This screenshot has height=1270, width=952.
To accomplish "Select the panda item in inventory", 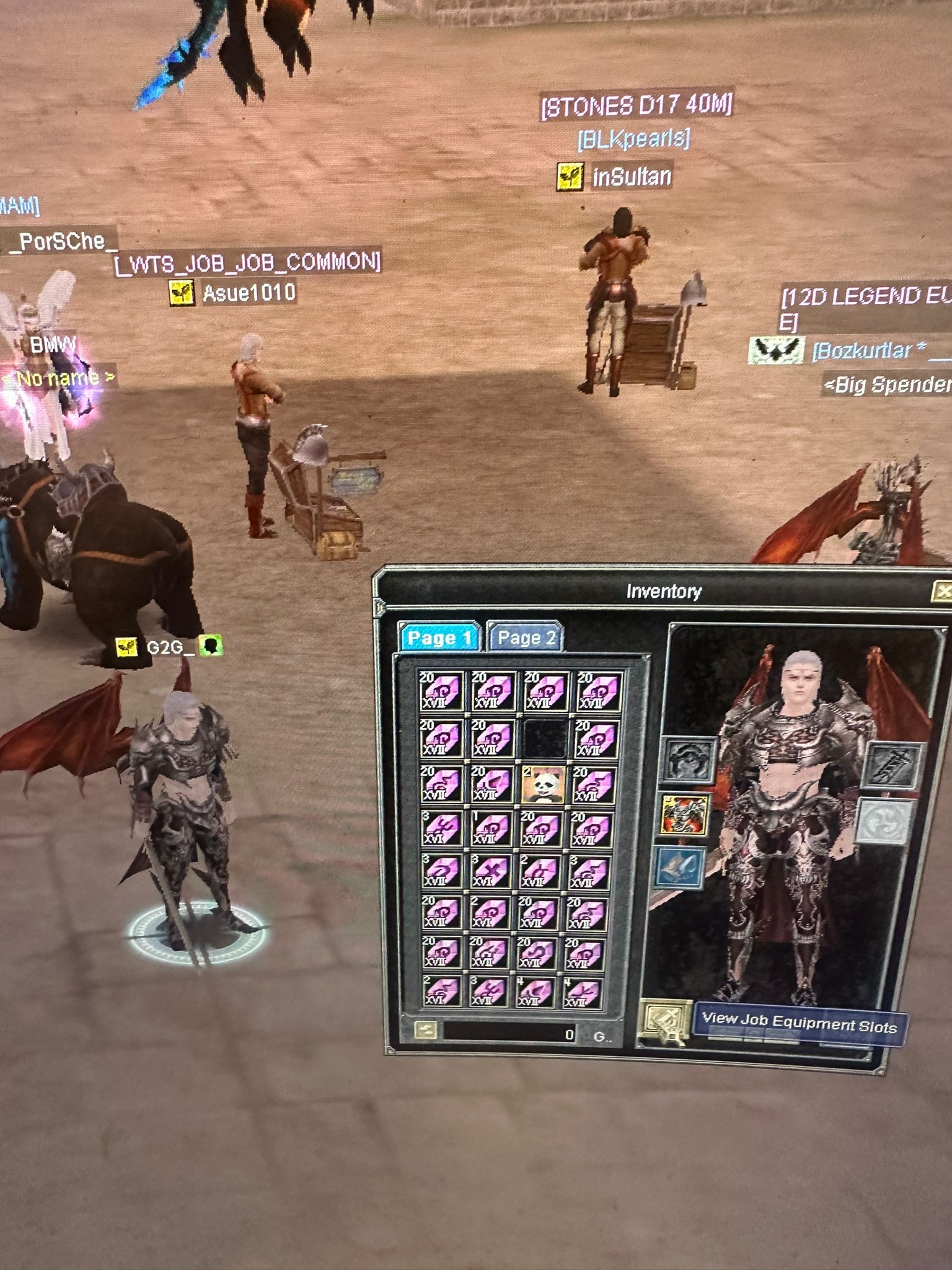I will coord(543,784).
